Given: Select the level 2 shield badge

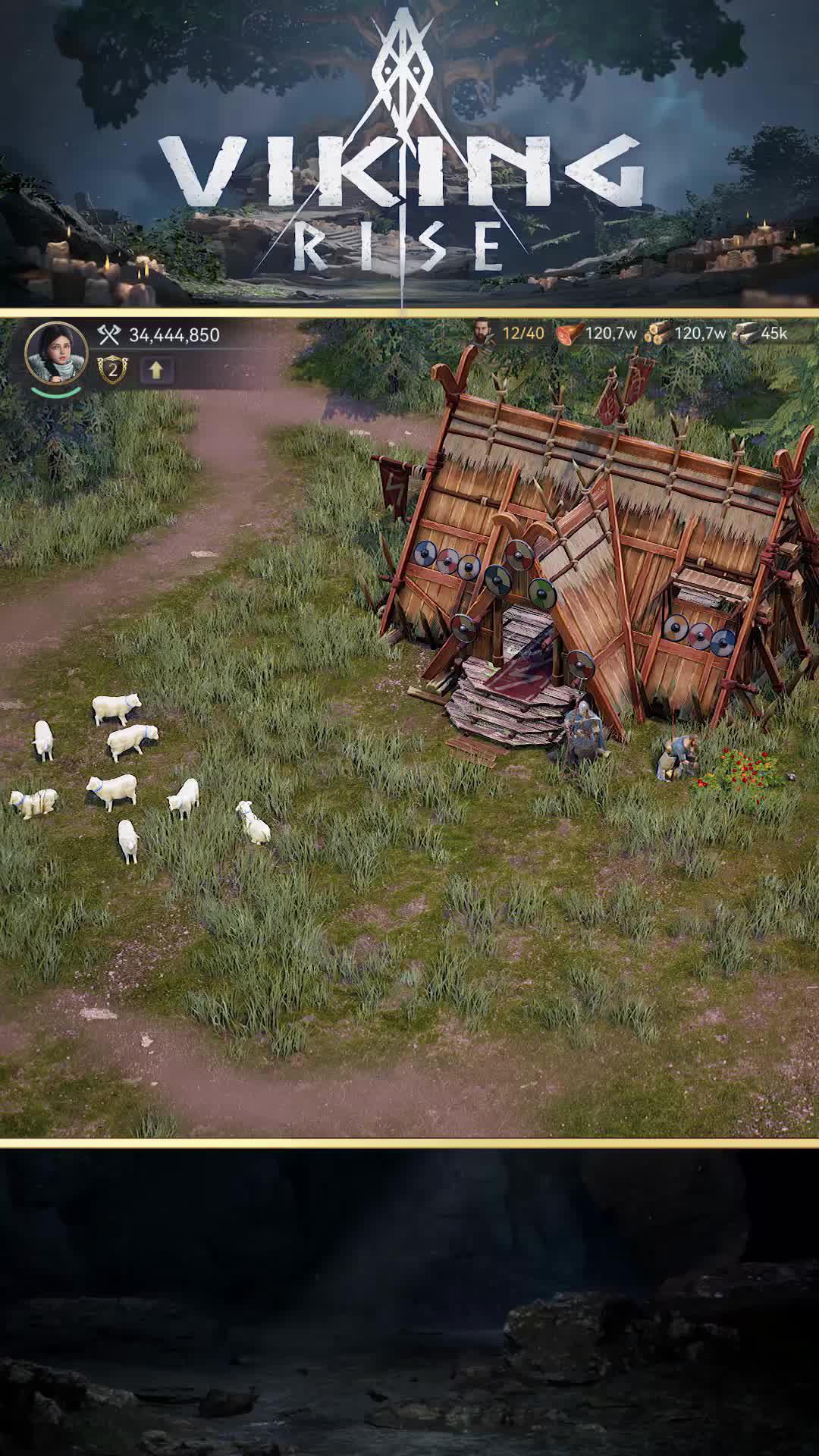Looking at the screenshot, I should [x=112, y=370].
